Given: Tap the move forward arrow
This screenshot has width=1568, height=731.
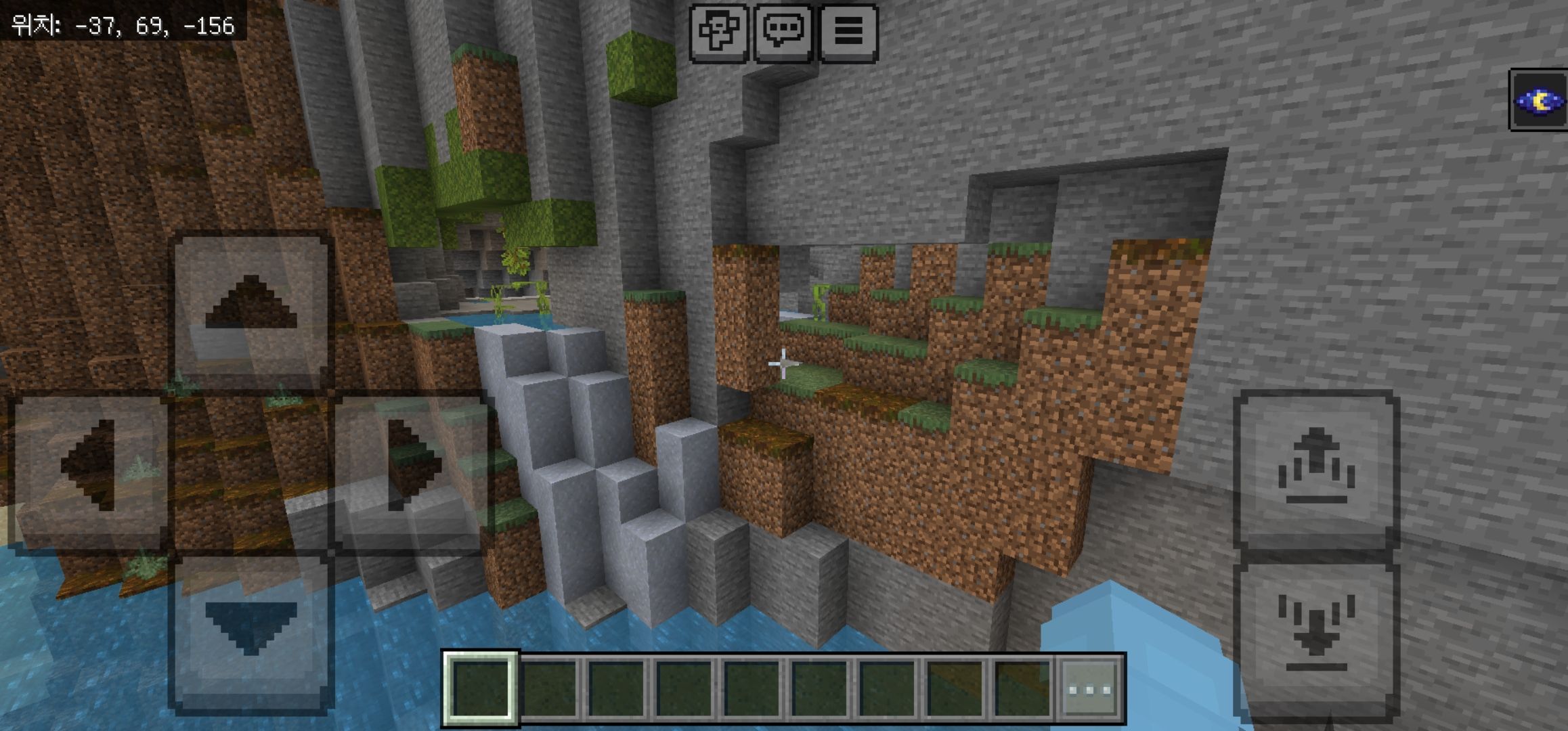Looking at the screenshot, I should (x=251, y=312).
